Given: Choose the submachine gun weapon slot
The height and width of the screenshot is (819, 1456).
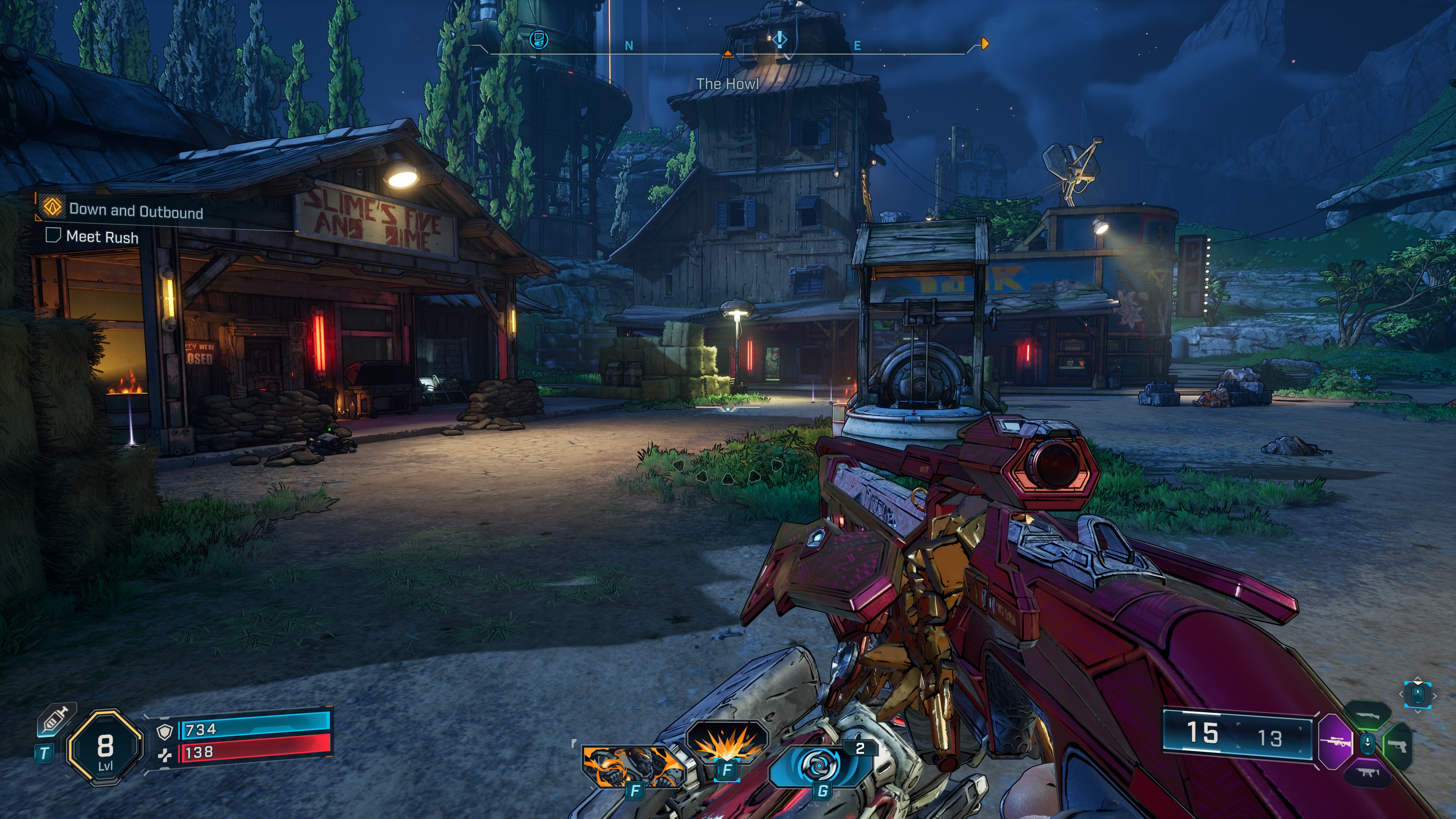Looking at the screenshot, I should (x=1367, y=773).
